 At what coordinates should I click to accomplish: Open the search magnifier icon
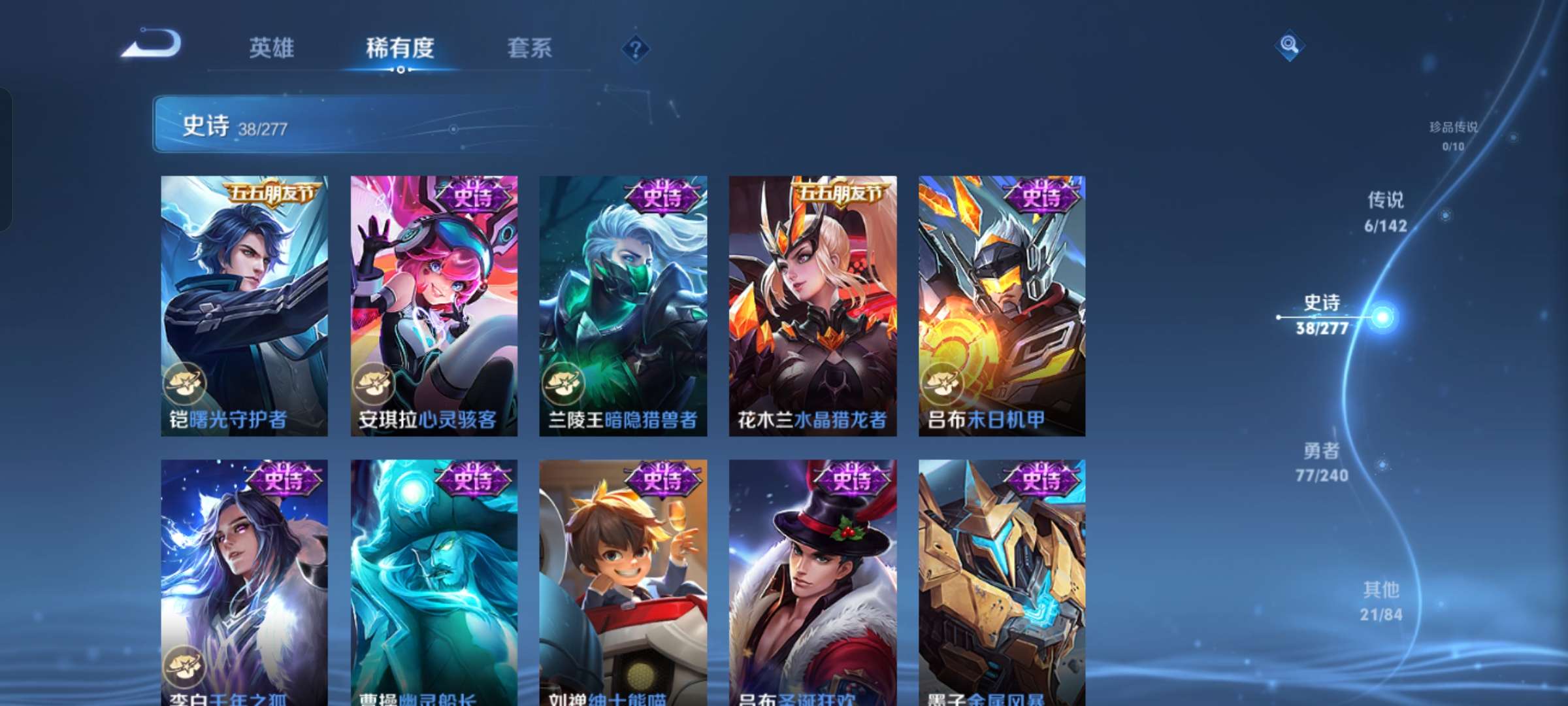click(1290, 46)
